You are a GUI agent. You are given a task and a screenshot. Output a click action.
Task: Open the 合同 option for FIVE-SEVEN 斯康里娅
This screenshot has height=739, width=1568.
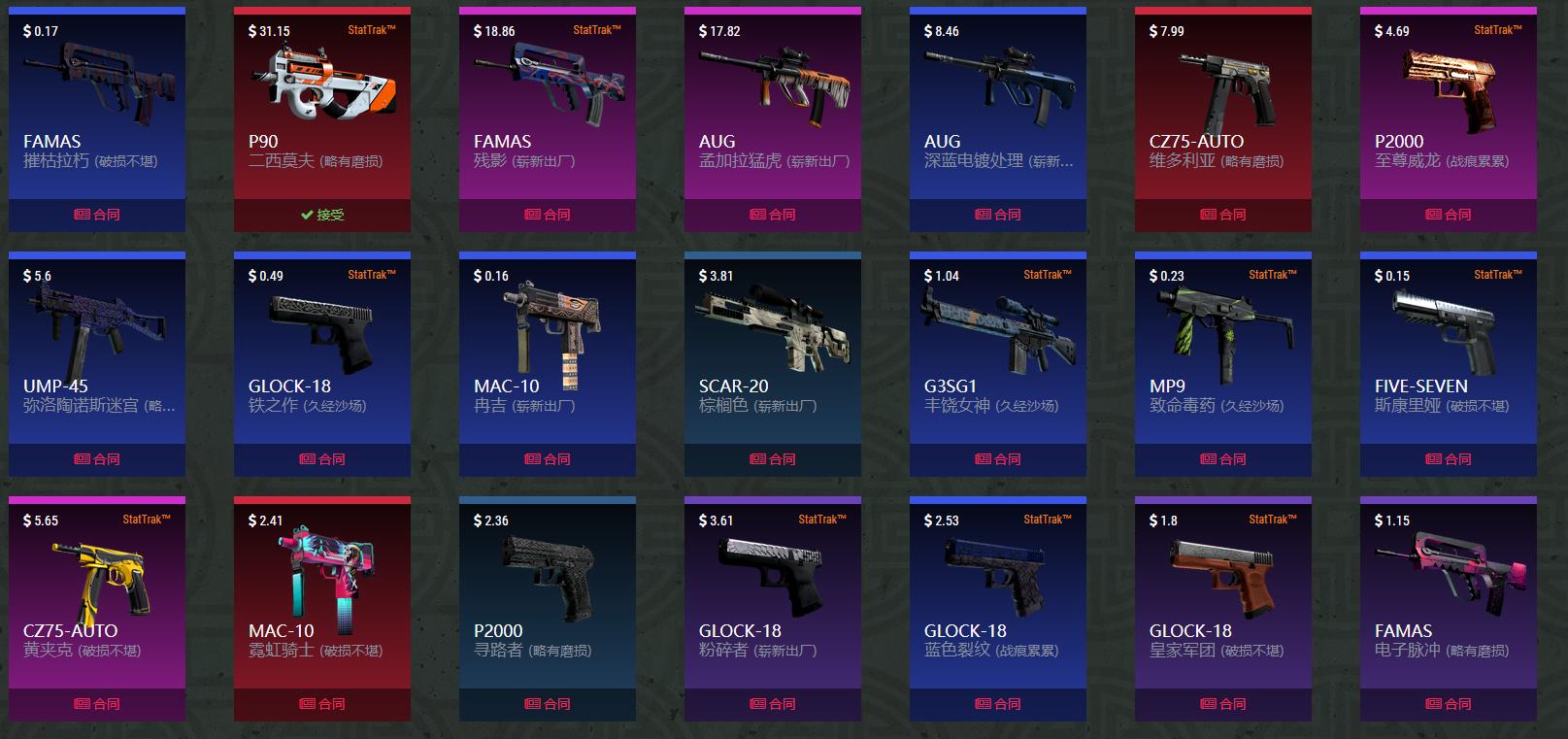(x=1448, y=458)
